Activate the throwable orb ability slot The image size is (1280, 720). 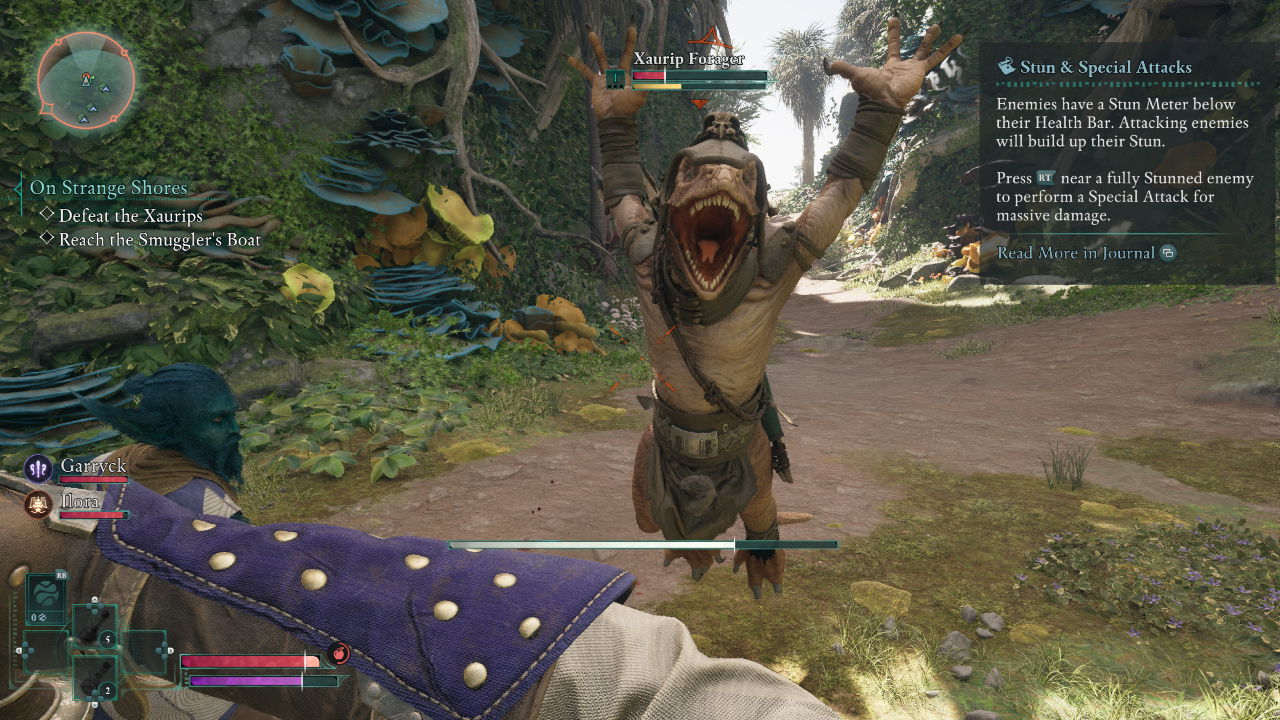(x=46, y=597)
